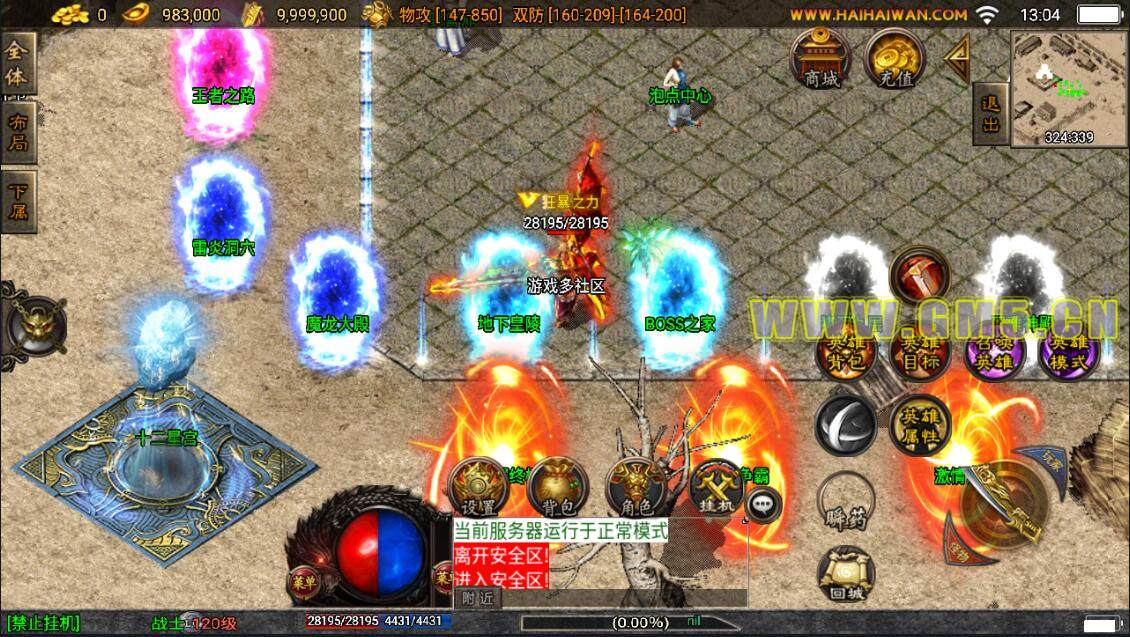Select the 下属 tab
1130x637 pixels.
(18, 201)
